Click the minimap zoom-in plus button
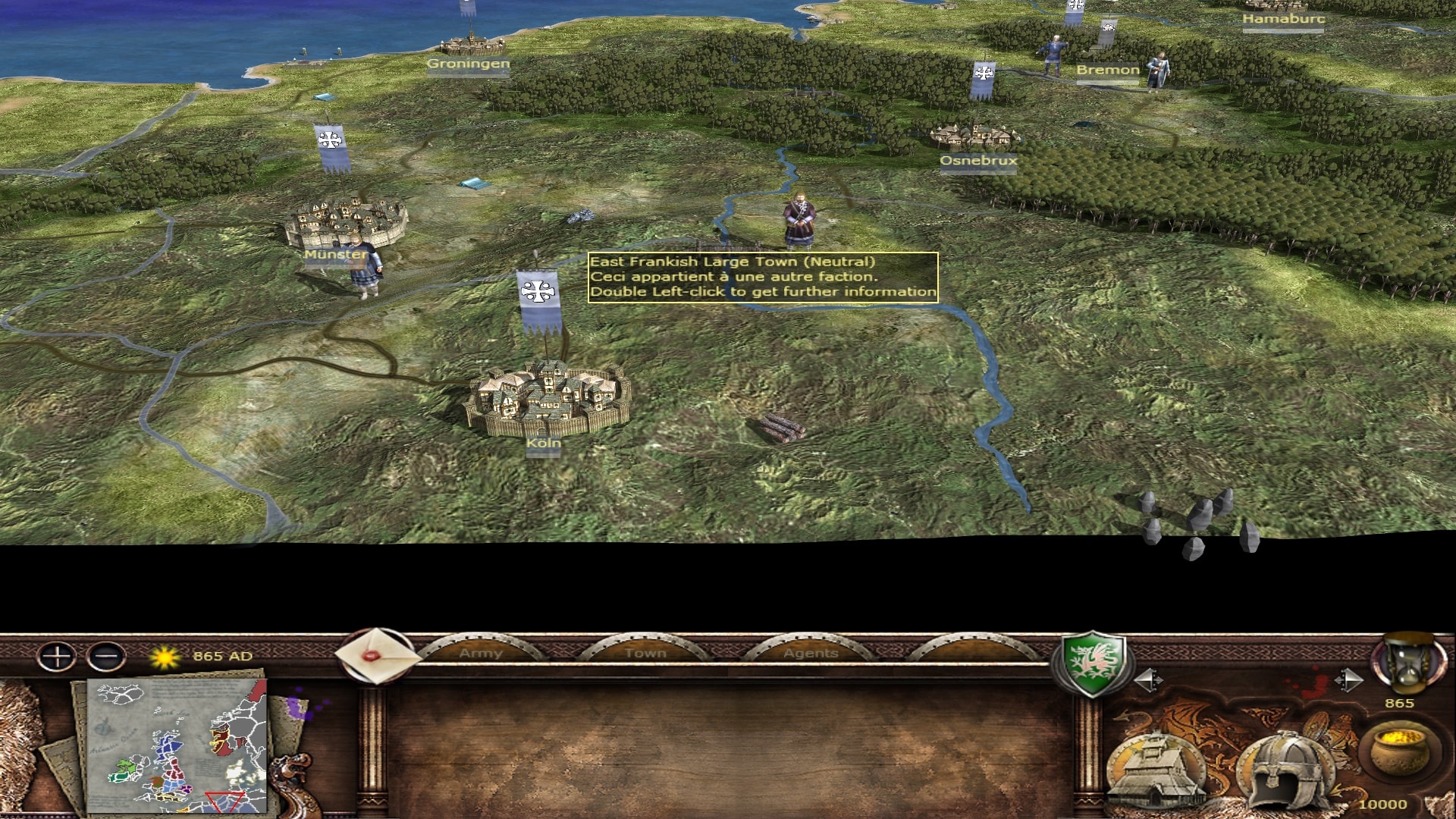 57,657
